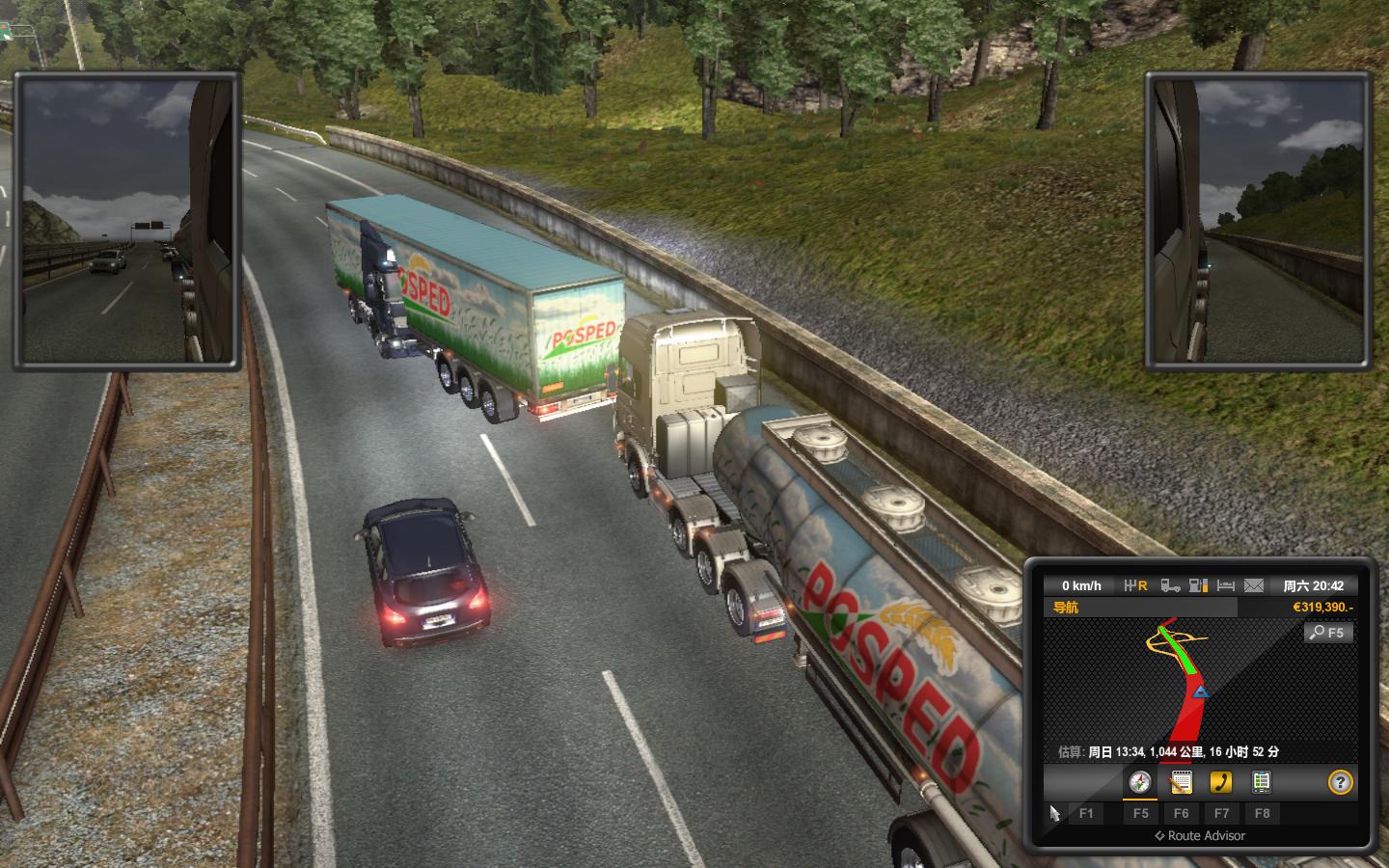
Task: Click the magnifier map zoom button
Action: coord(1328,633)
